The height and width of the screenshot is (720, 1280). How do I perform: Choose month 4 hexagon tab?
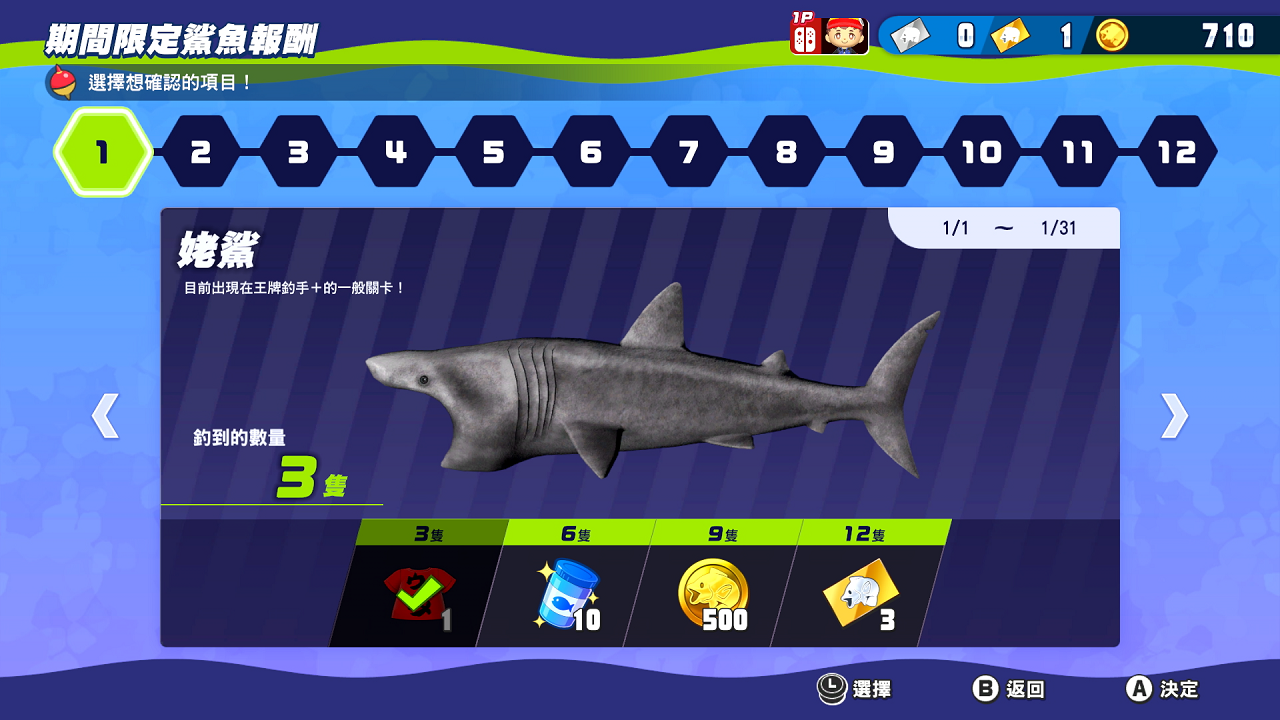[x=396, y=152]
